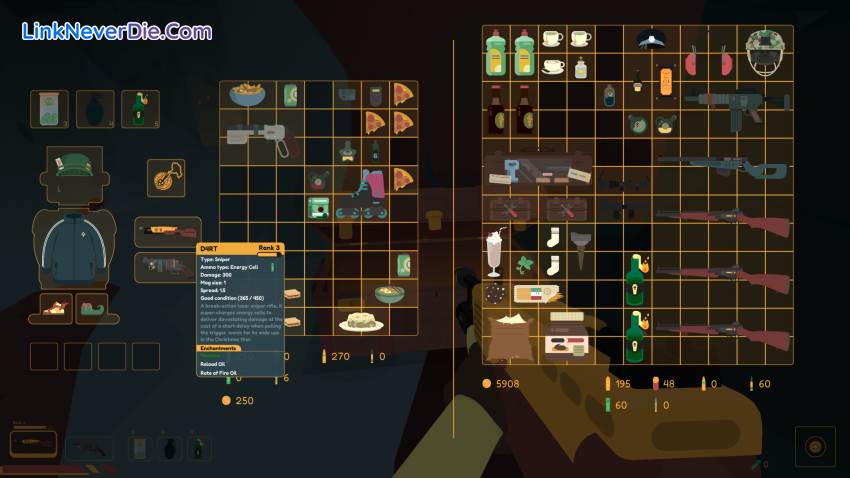This screenshot has width=850, height=478.
Task: Select the orange sniper rifle weapon slot
Action: tap(168, 232)
